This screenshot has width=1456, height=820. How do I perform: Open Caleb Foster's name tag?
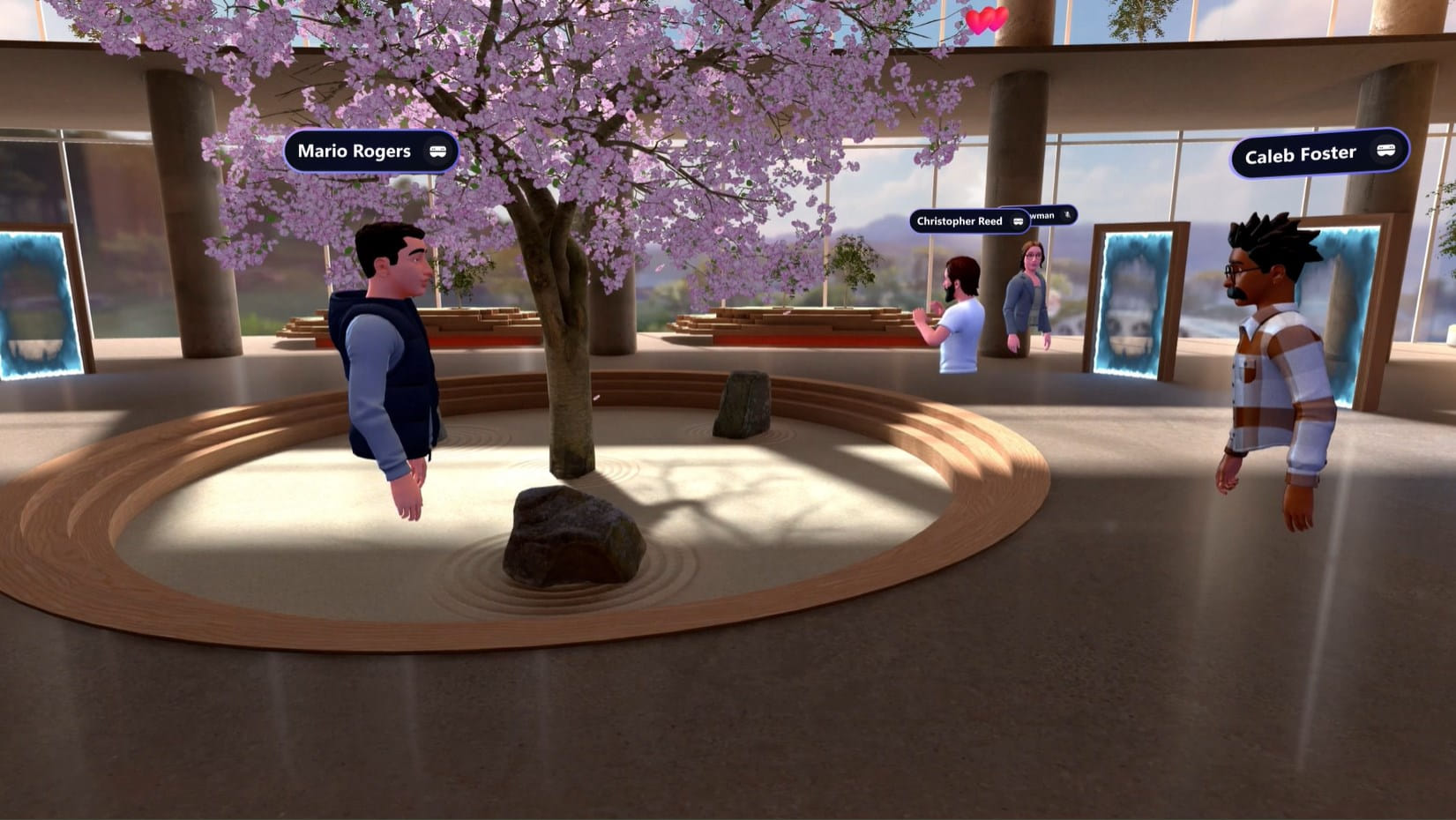tap(1318, 154)
